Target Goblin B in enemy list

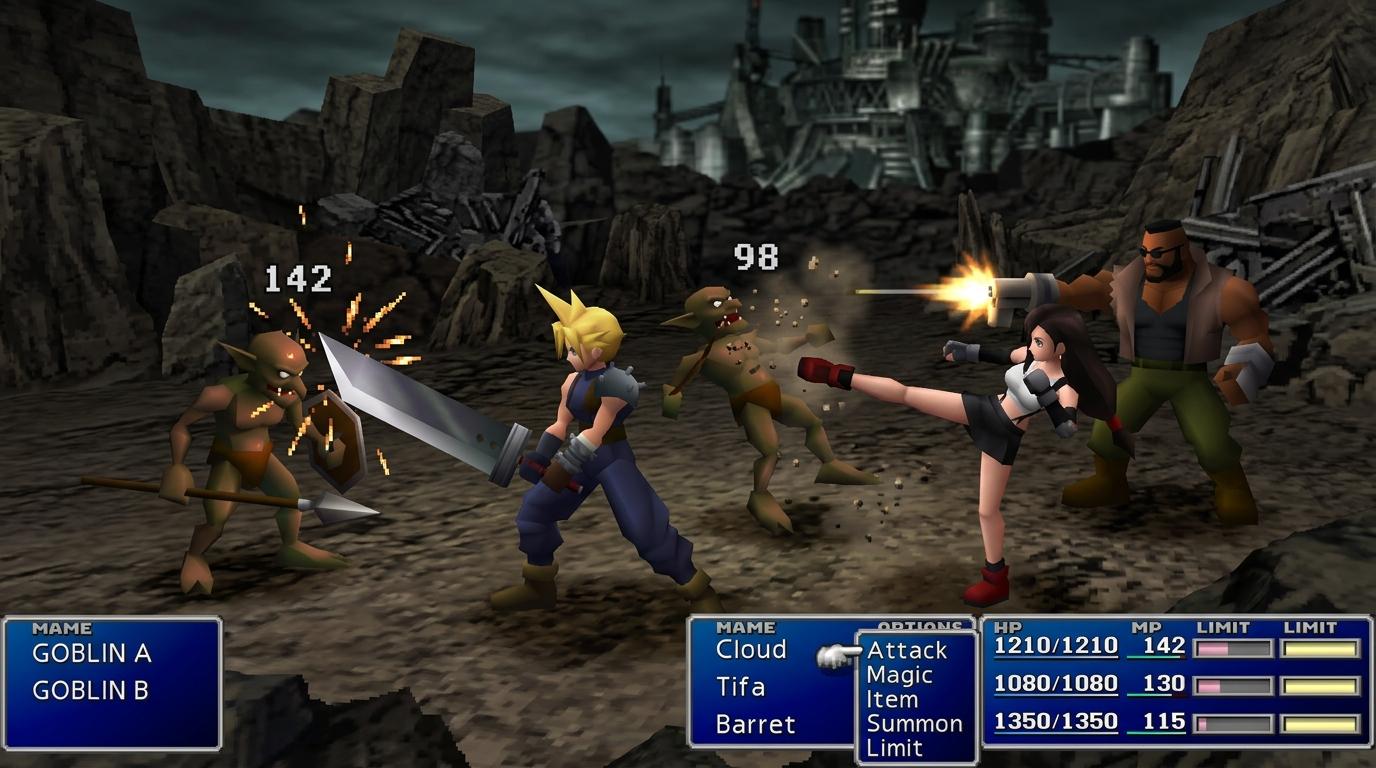pos(90,690)
